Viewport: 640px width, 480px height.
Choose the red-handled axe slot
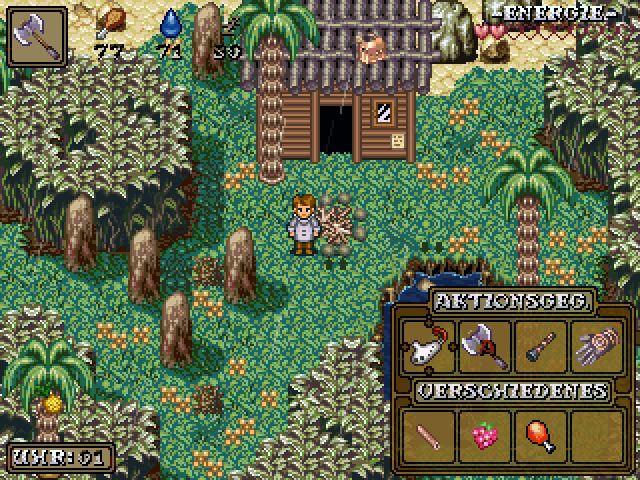[x=483, y=347]
